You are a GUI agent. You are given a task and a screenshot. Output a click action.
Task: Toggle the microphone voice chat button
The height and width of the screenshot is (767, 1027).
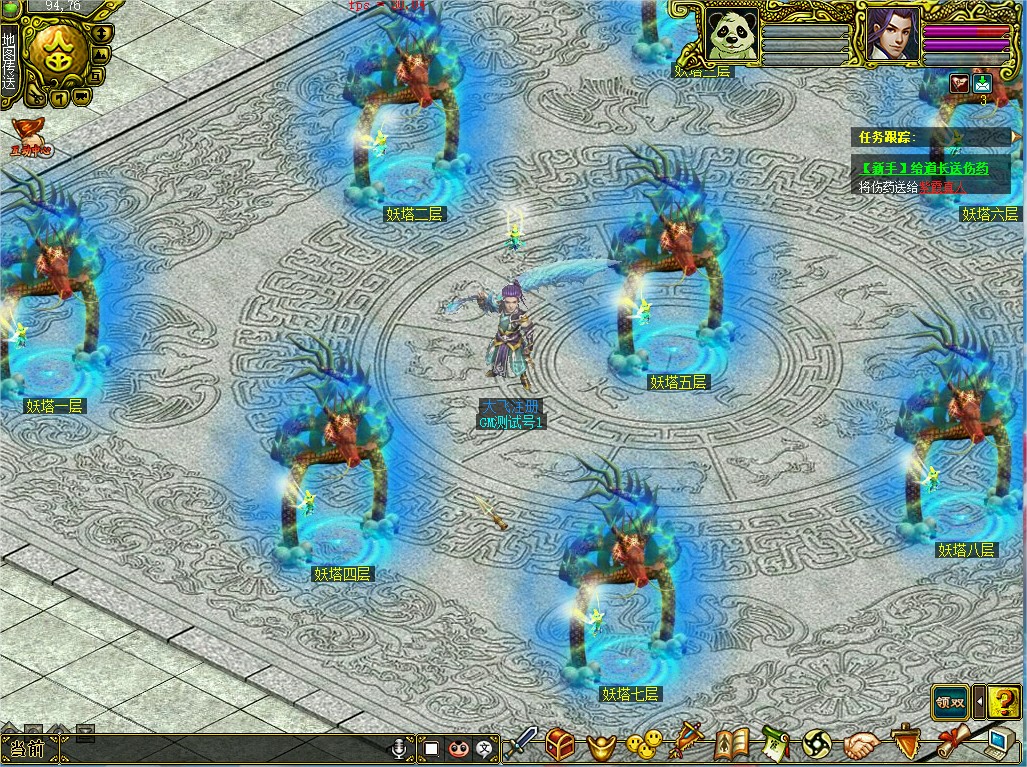[x=400, y=747]
